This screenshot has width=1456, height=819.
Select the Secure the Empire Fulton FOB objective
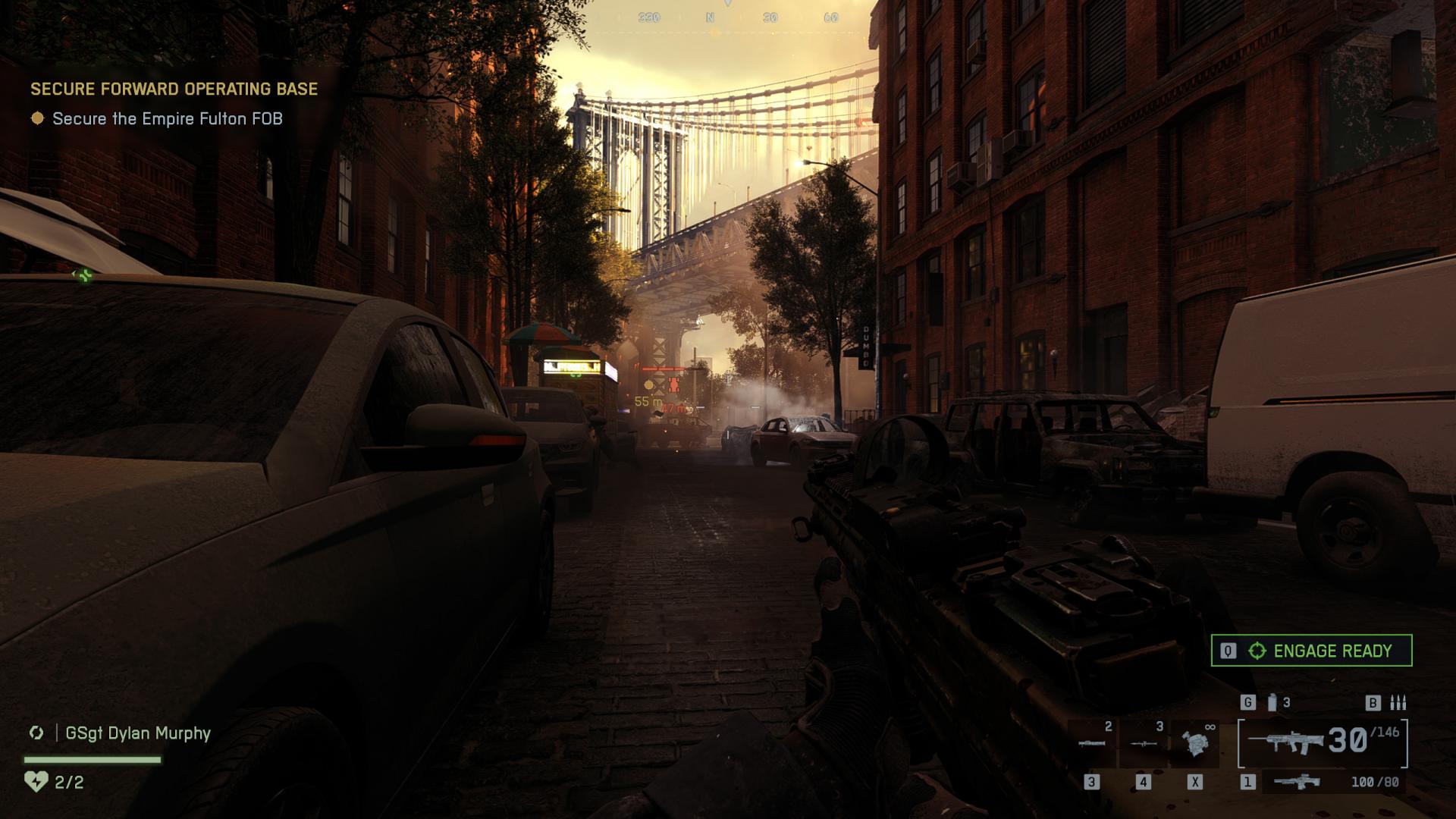167,119
